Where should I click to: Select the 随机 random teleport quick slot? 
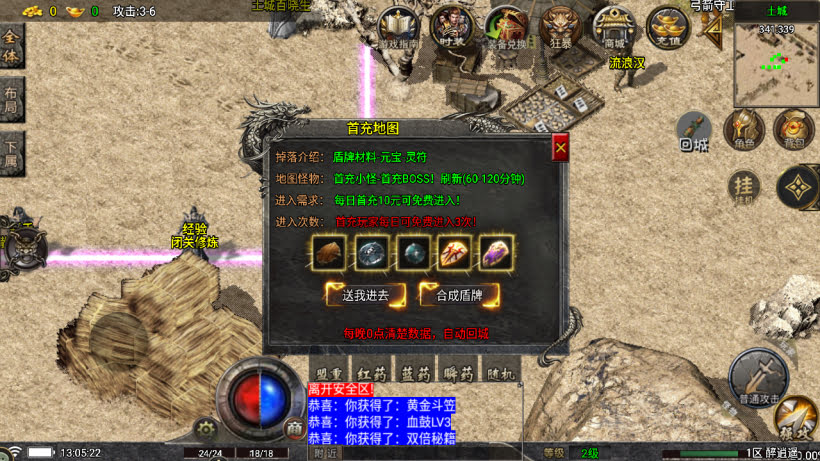coord(500,373)
